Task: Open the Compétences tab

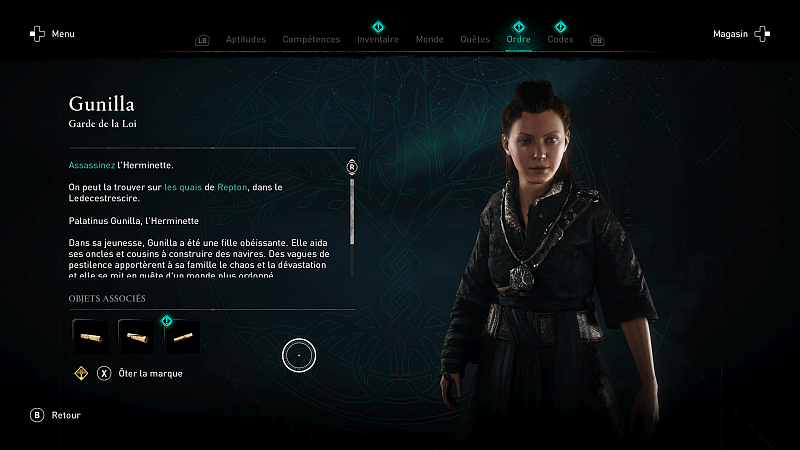Action: (x=312, y=40)
